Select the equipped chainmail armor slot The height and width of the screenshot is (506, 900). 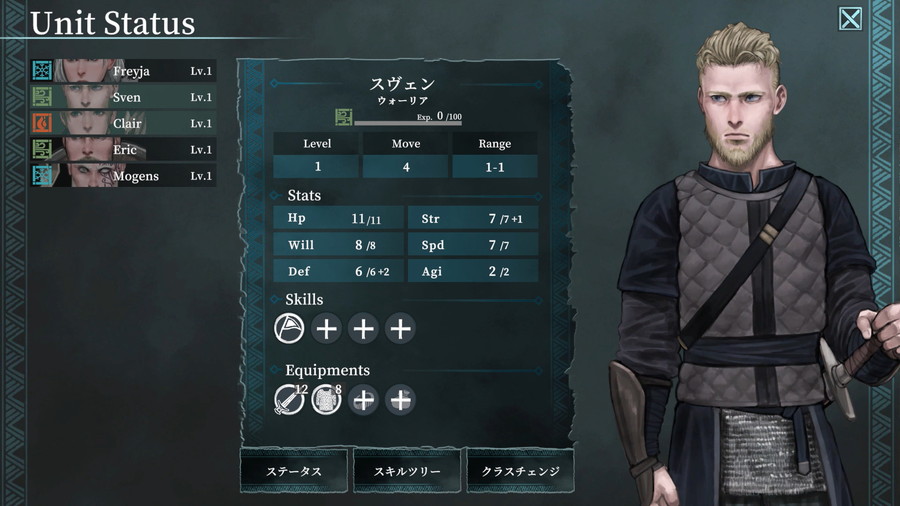point(326,400)
